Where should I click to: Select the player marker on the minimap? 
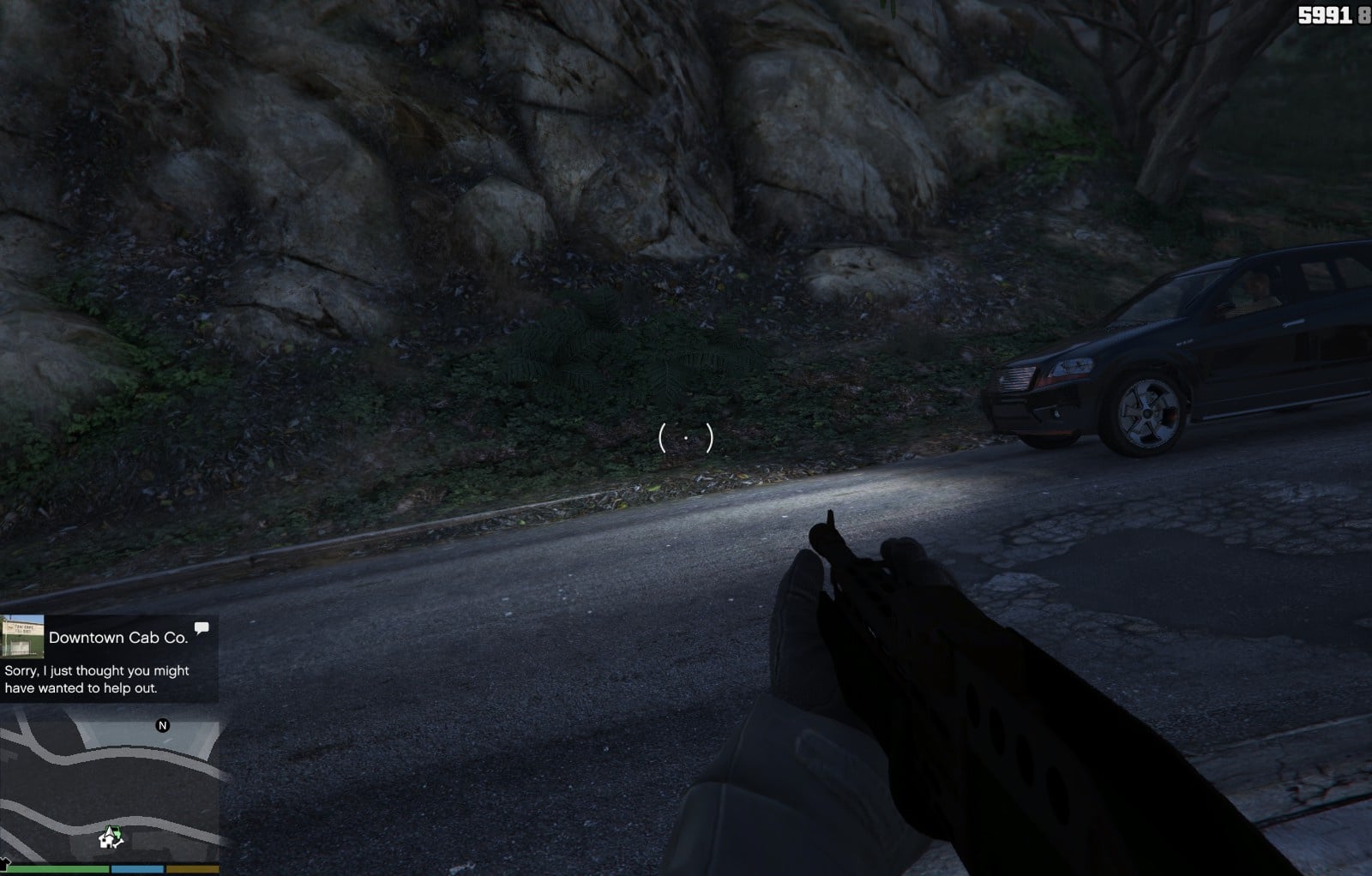[x=111, y=837]
